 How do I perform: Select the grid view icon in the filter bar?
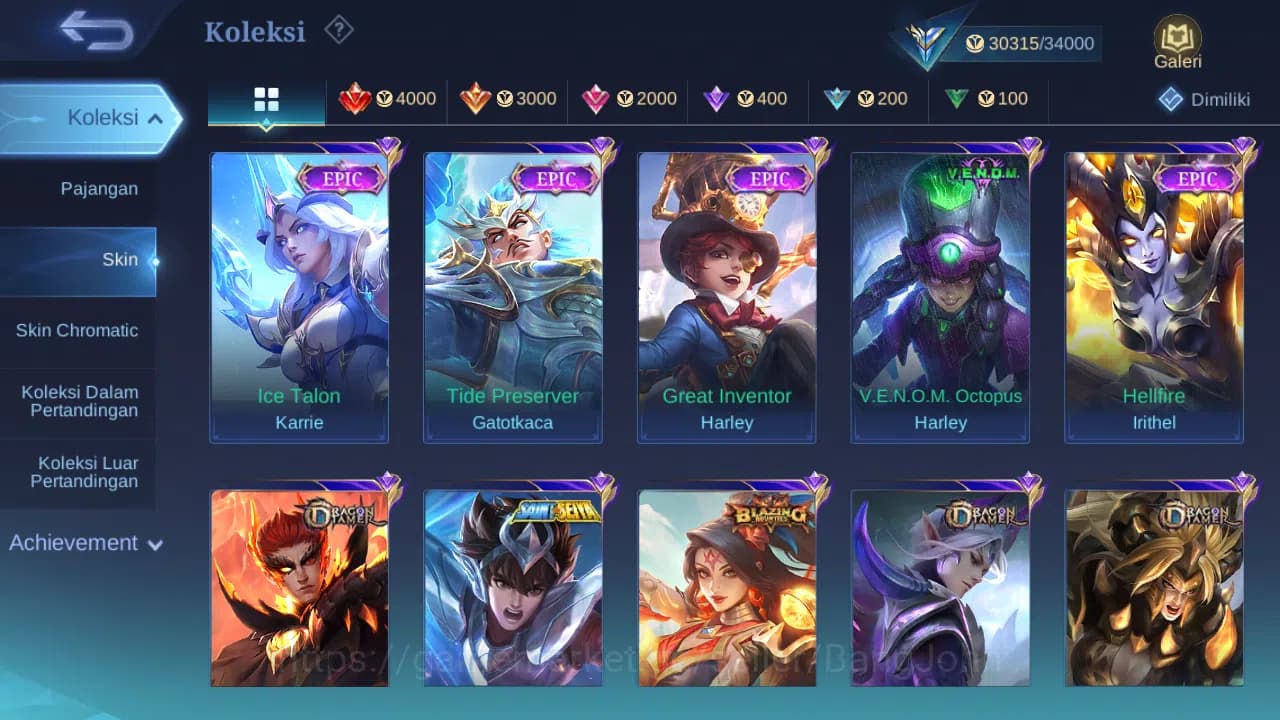tap(265, 99)
